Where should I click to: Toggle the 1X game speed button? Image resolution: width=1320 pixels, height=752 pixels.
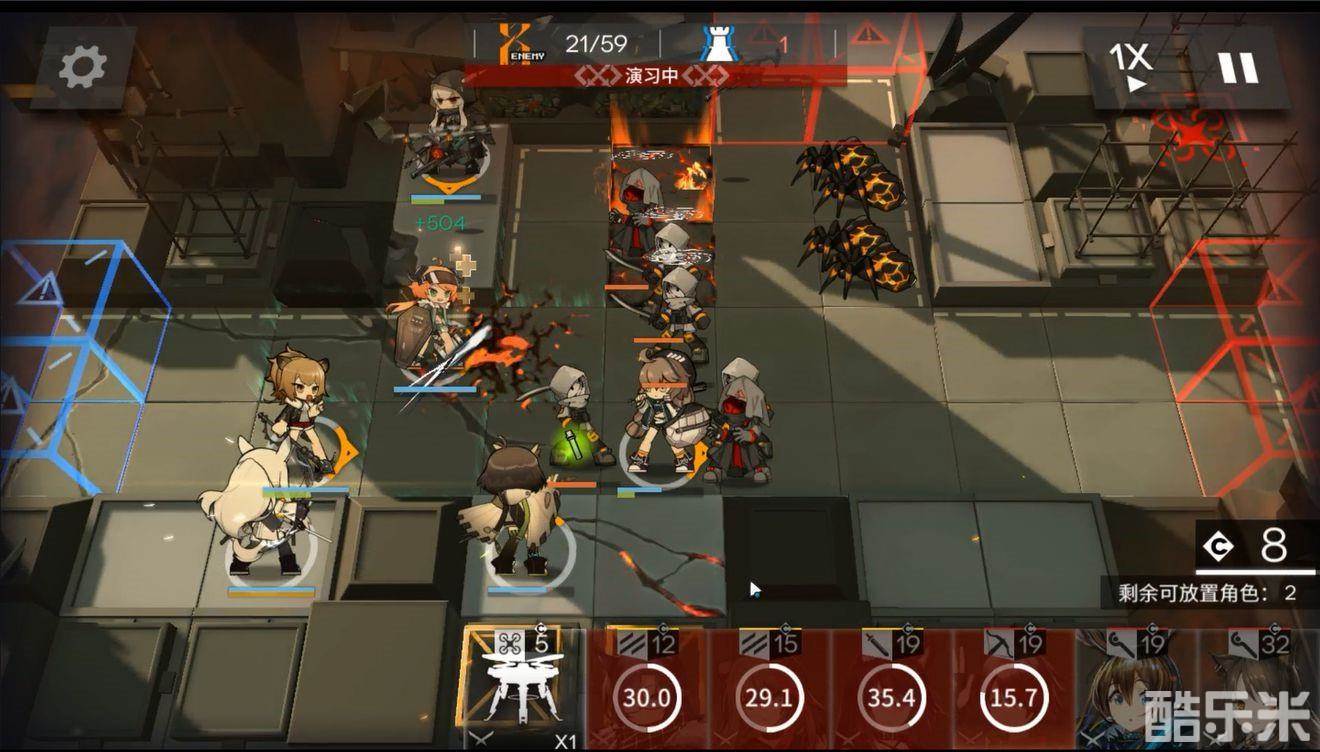point(1131,68)
